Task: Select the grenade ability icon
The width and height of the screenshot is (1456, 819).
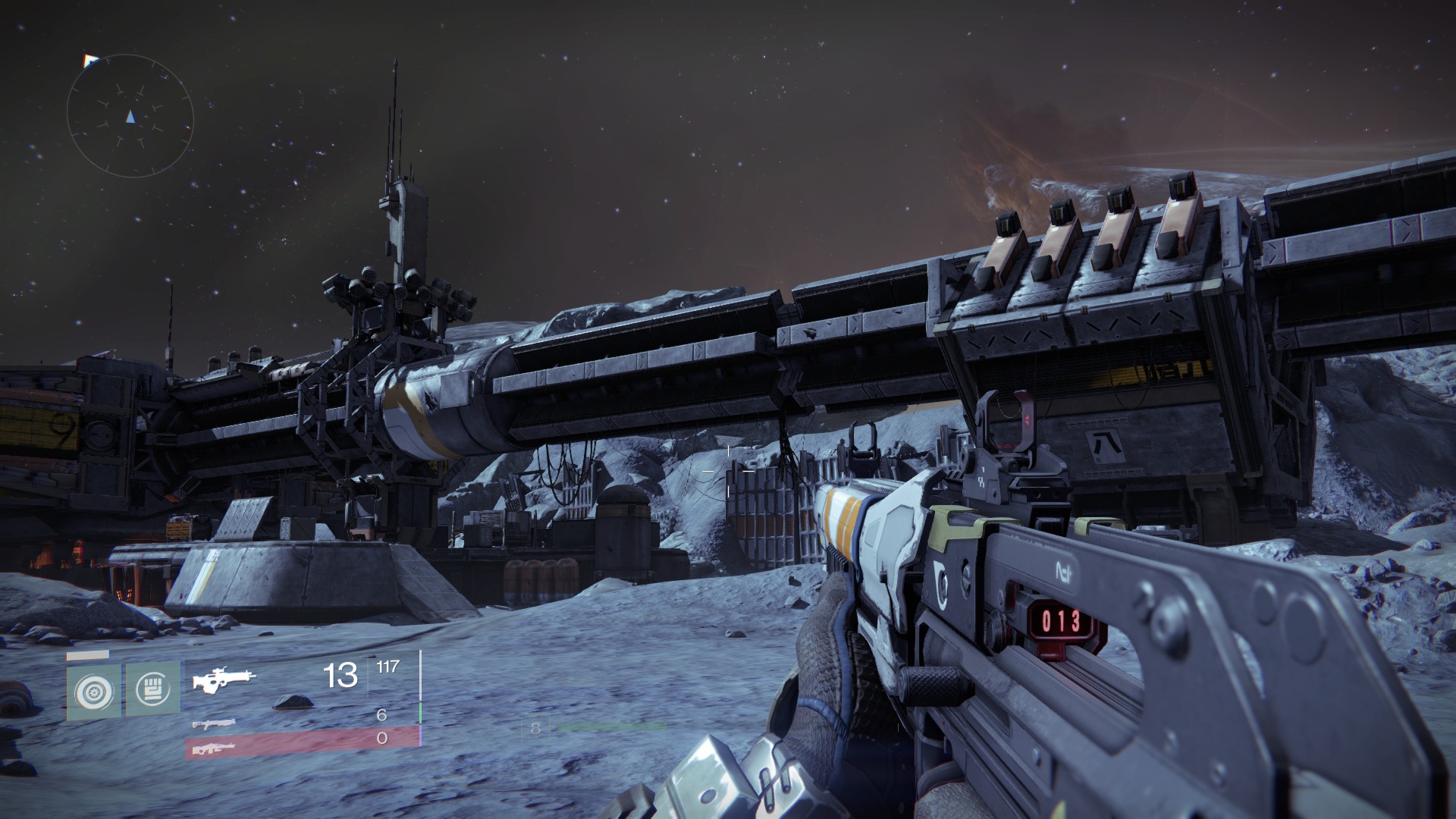Action: pos(94,691)
